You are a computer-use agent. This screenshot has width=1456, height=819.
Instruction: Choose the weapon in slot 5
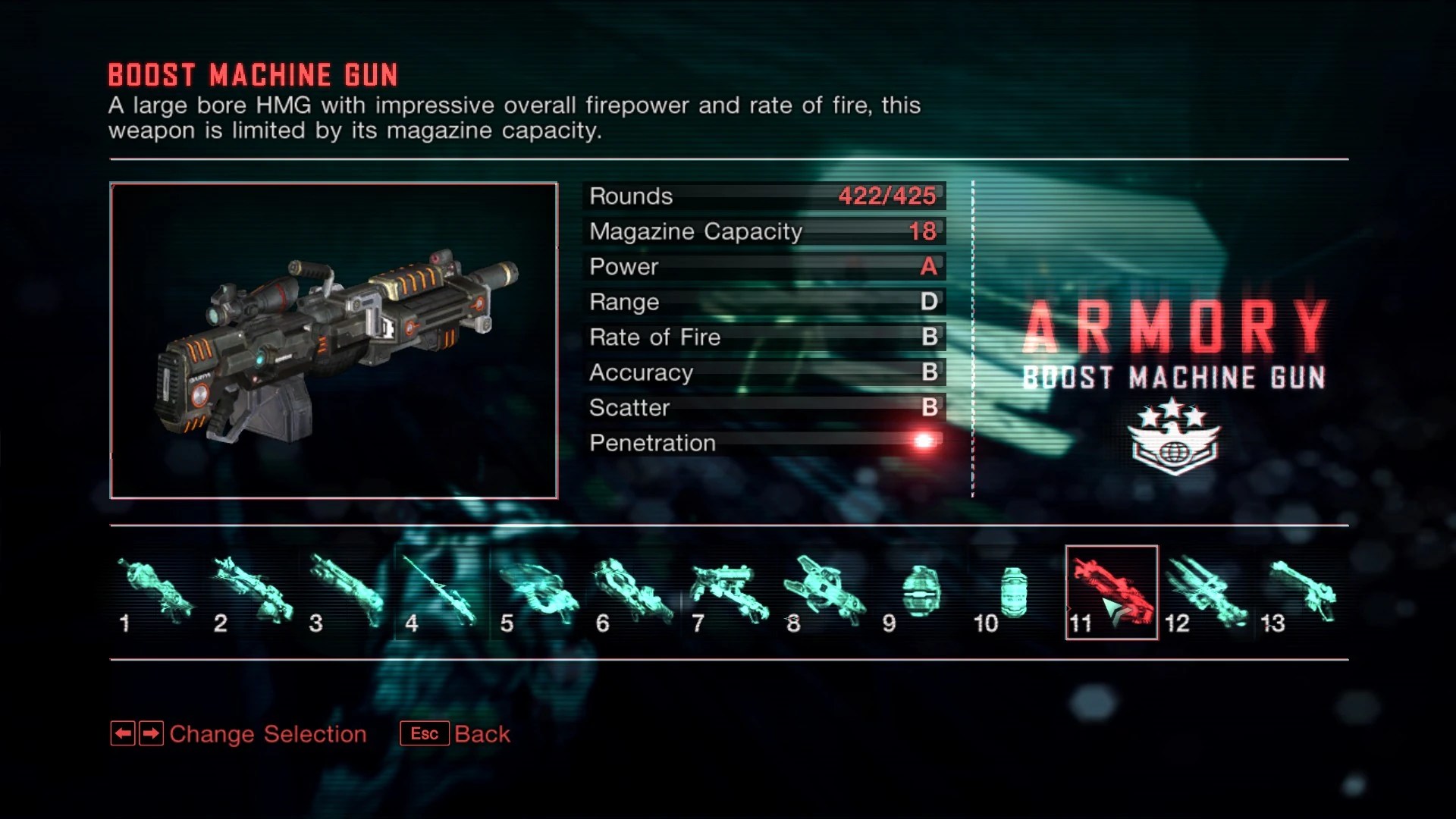click(x=538, y=593)
